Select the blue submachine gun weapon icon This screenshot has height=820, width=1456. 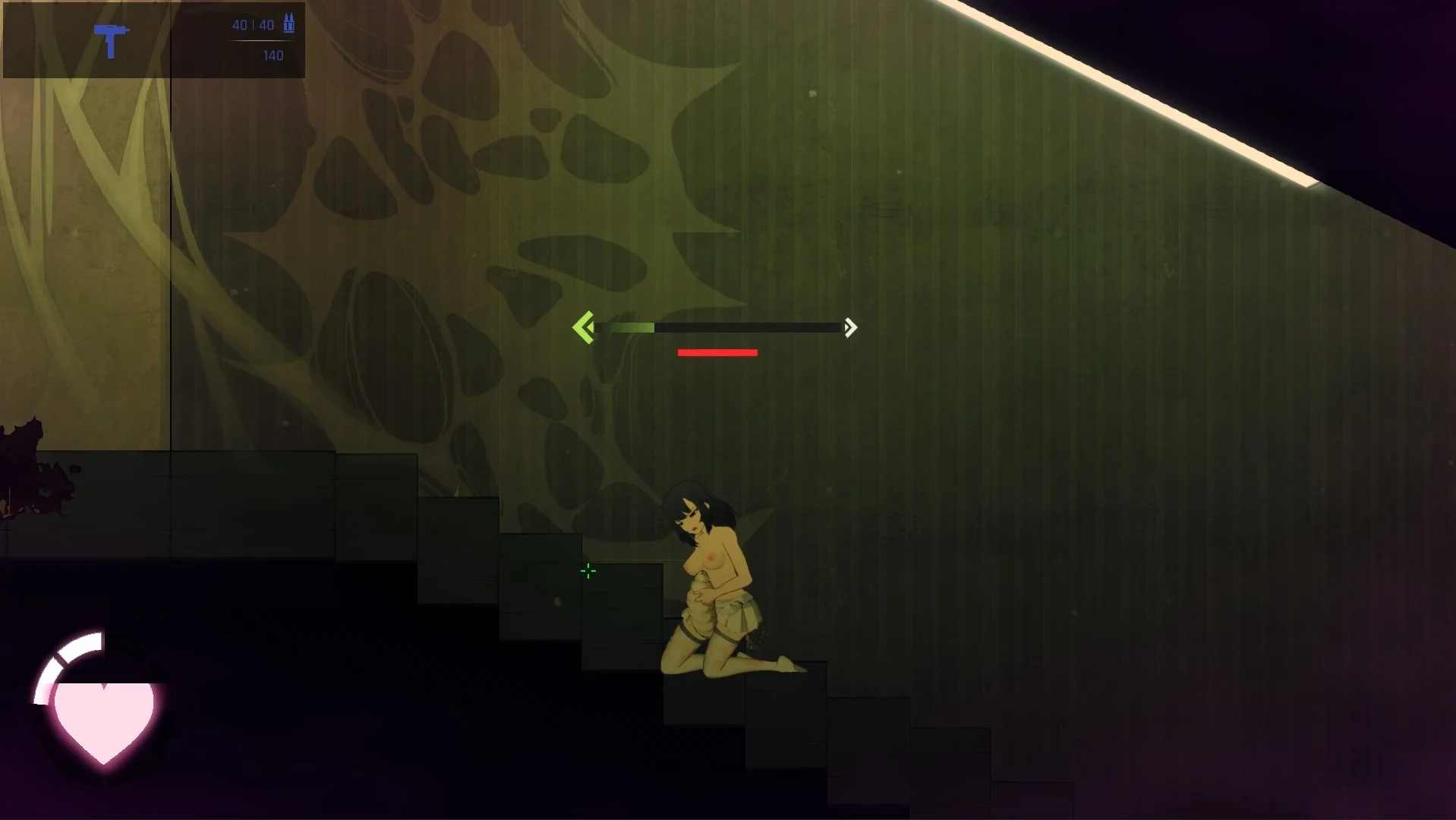(112, 40)
